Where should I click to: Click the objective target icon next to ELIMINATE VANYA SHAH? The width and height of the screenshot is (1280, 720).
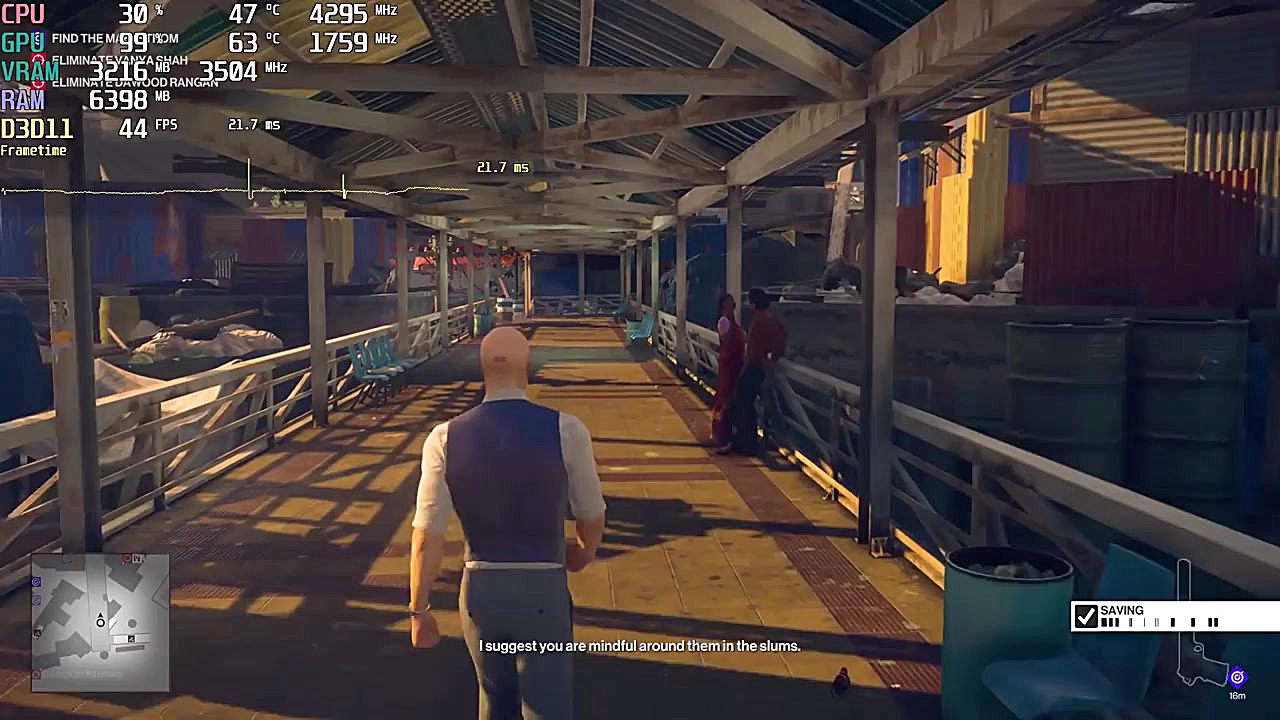[x=37, y=58]
